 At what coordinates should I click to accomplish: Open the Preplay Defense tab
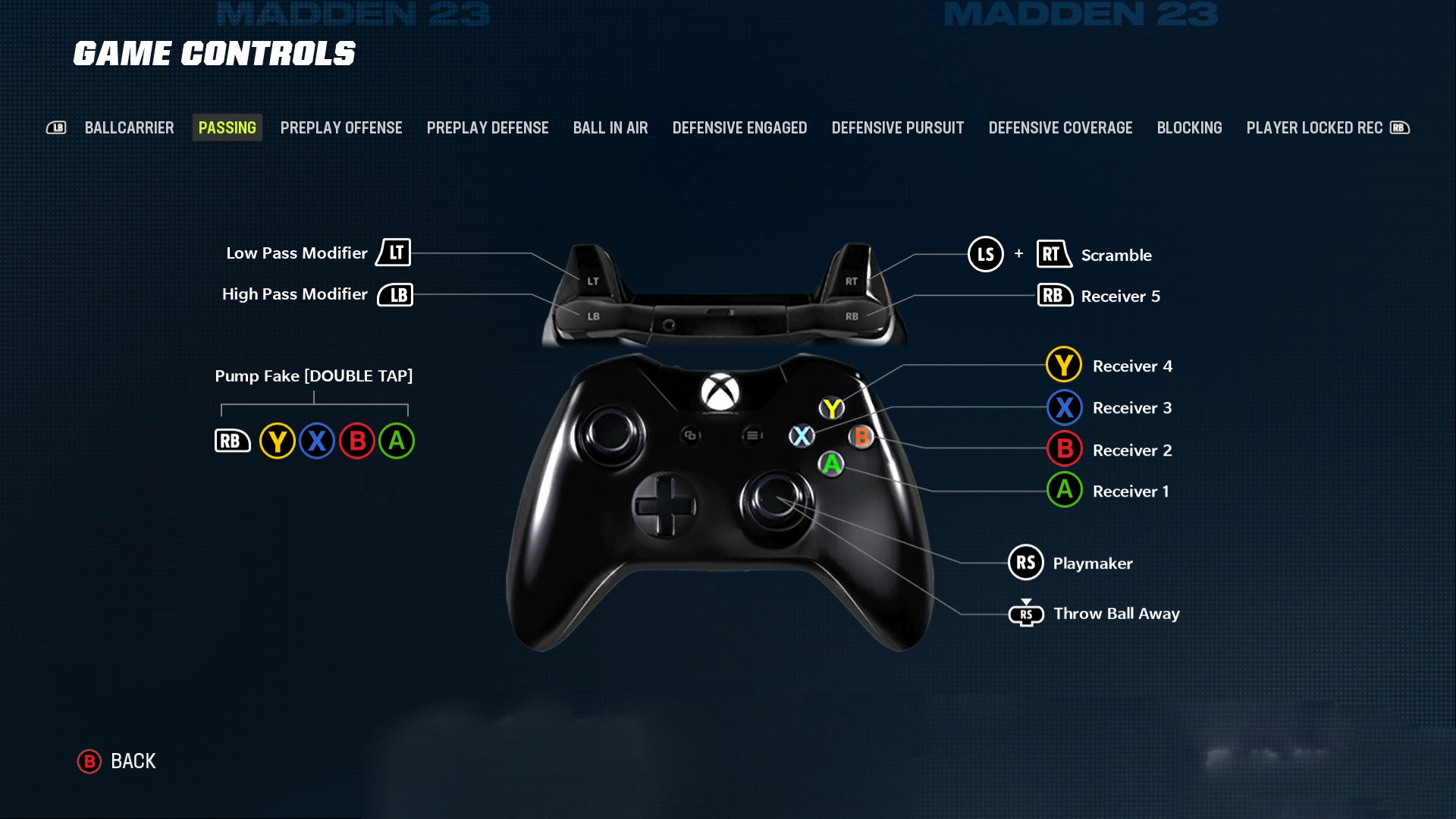(488, 127)
